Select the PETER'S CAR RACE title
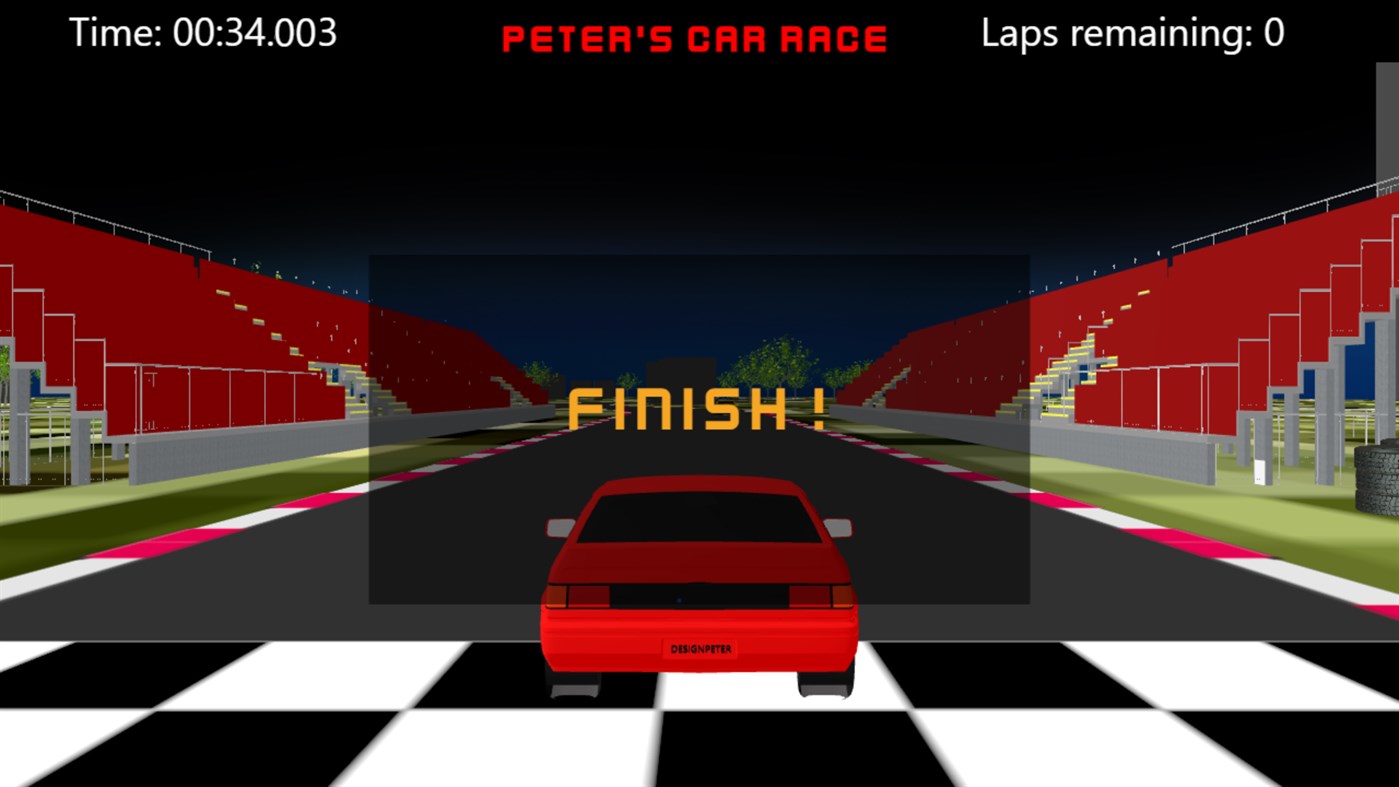1399x787 pixels. point(694,36)
